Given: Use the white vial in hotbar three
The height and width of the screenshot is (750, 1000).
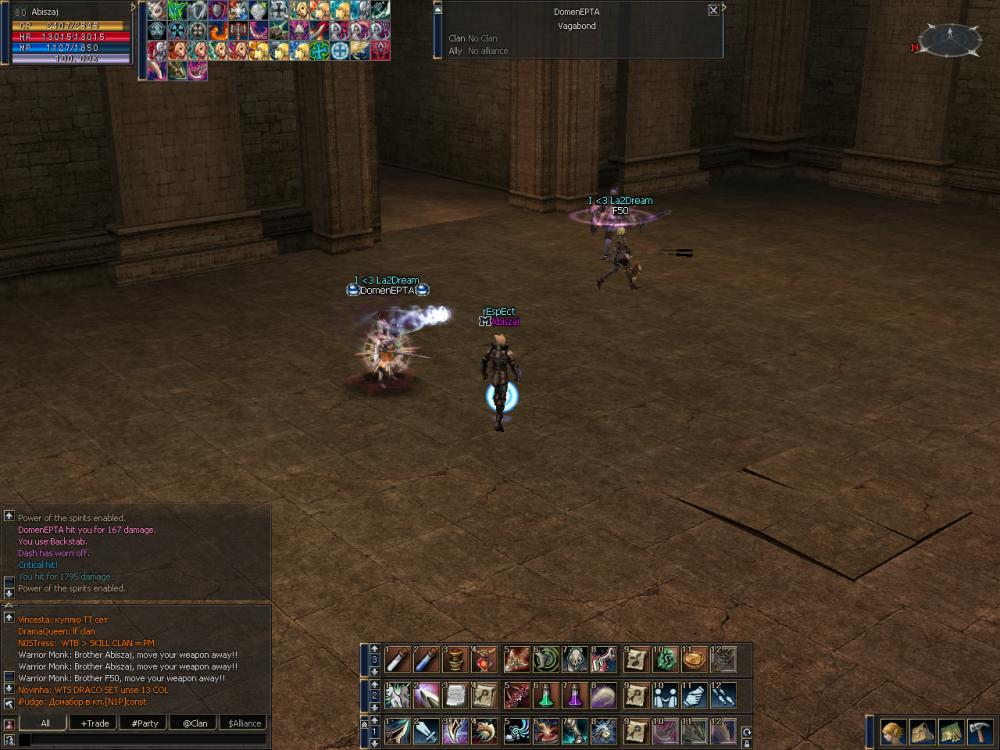Looking at the screenshot, I should coord(399,659).
